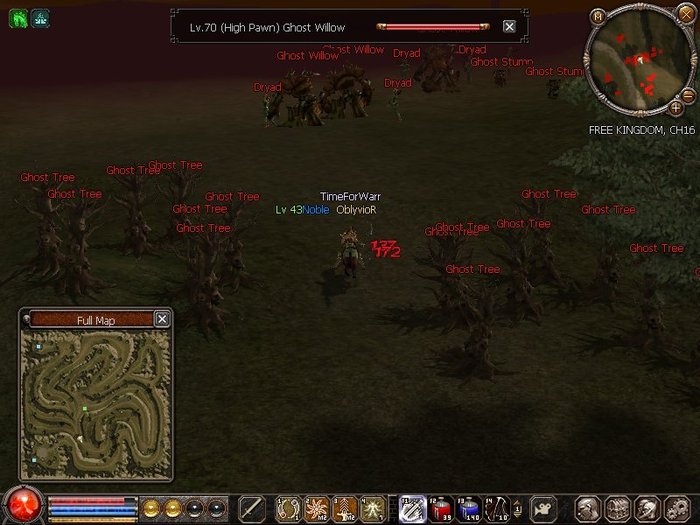This screenshot has height=525, width=700.
Task: Activate the highlighted silver slash skill
Action: click(x=412, y=508)
